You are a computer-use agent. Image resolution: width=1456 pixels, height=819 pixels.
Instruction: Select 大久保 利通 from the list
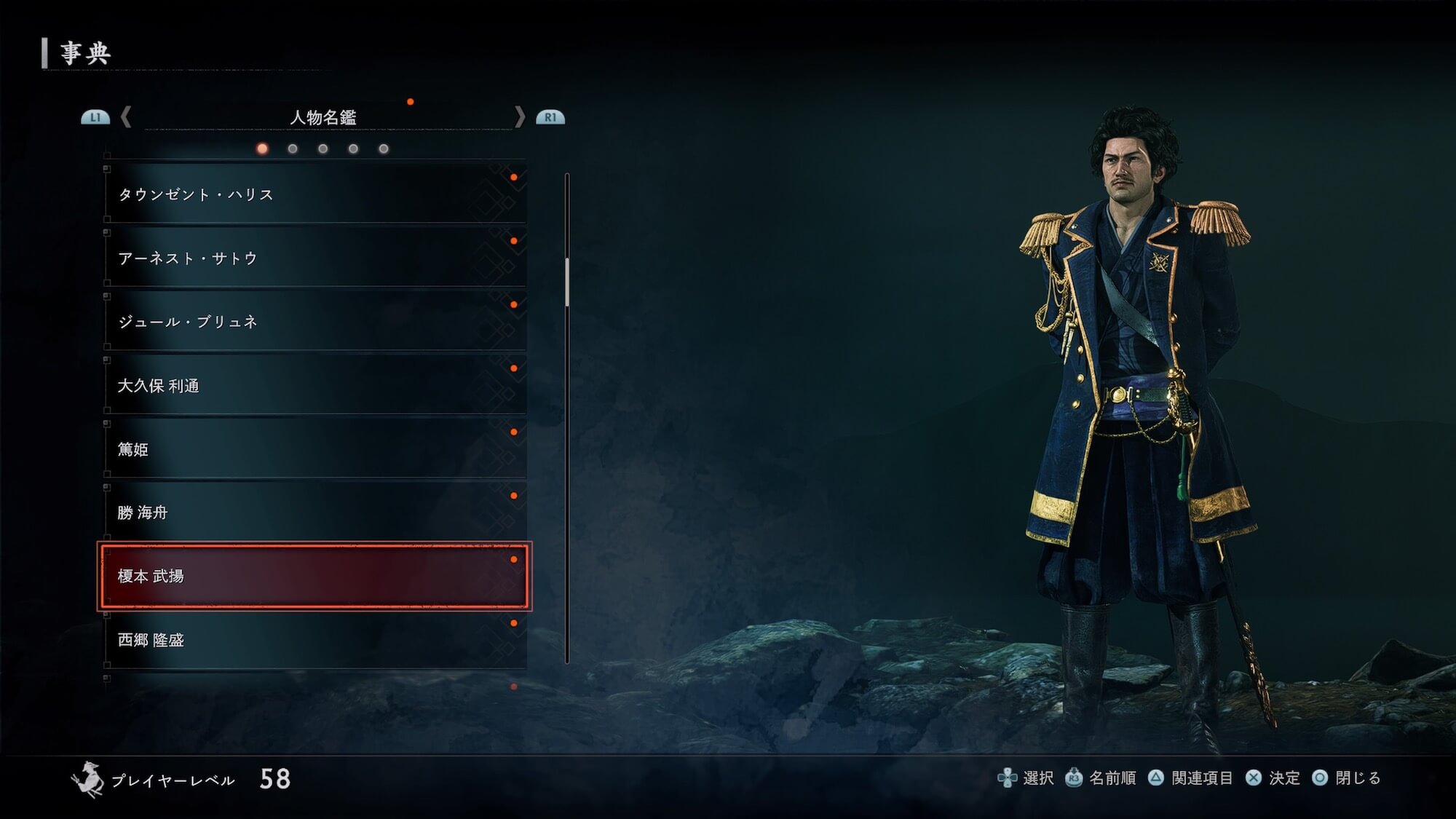pos(314,385)
